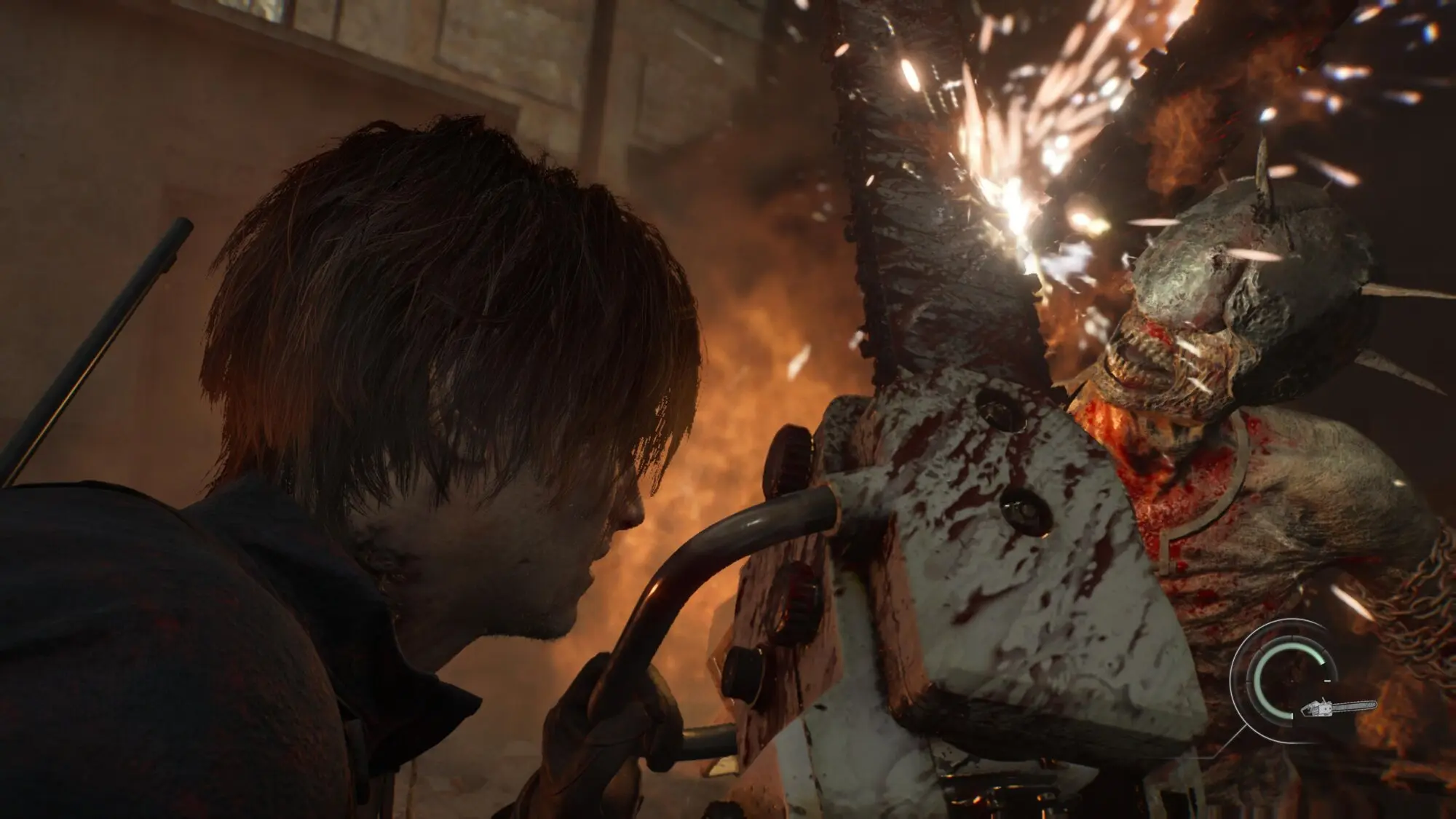The width and height of the screenshot is (1456, 819).
Task: Select the equipped chainsaw weapon icon
Action: tap(1338, 708)
